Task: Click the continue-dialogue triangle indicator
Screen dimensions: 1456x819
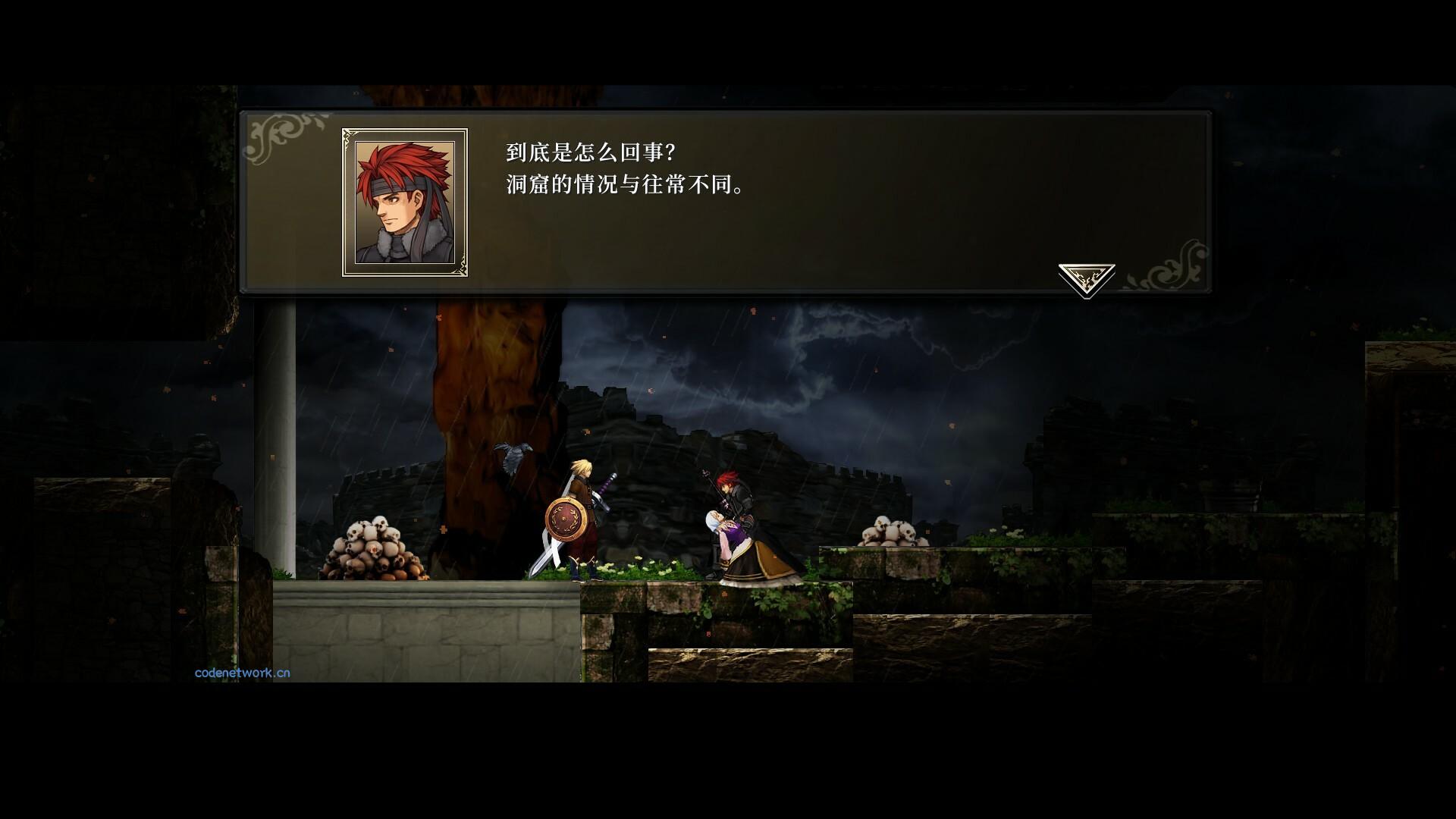Action: [1086, 276]
